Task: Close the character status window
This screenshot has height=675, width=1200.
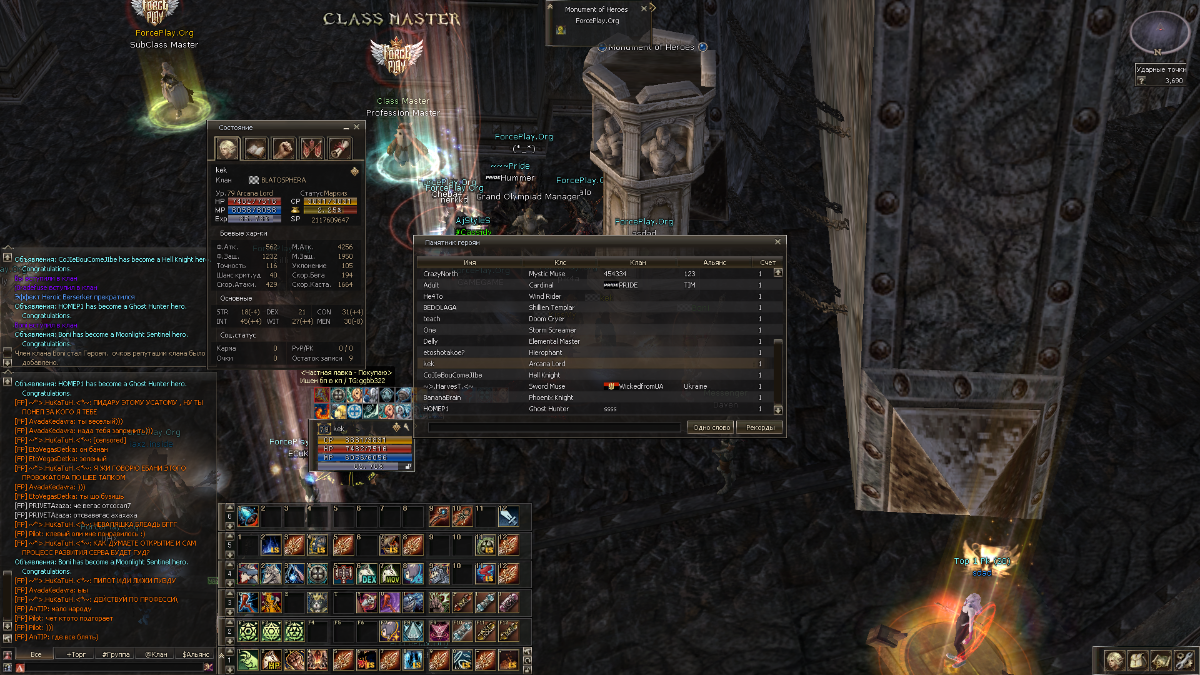Action: coord(357,128)
